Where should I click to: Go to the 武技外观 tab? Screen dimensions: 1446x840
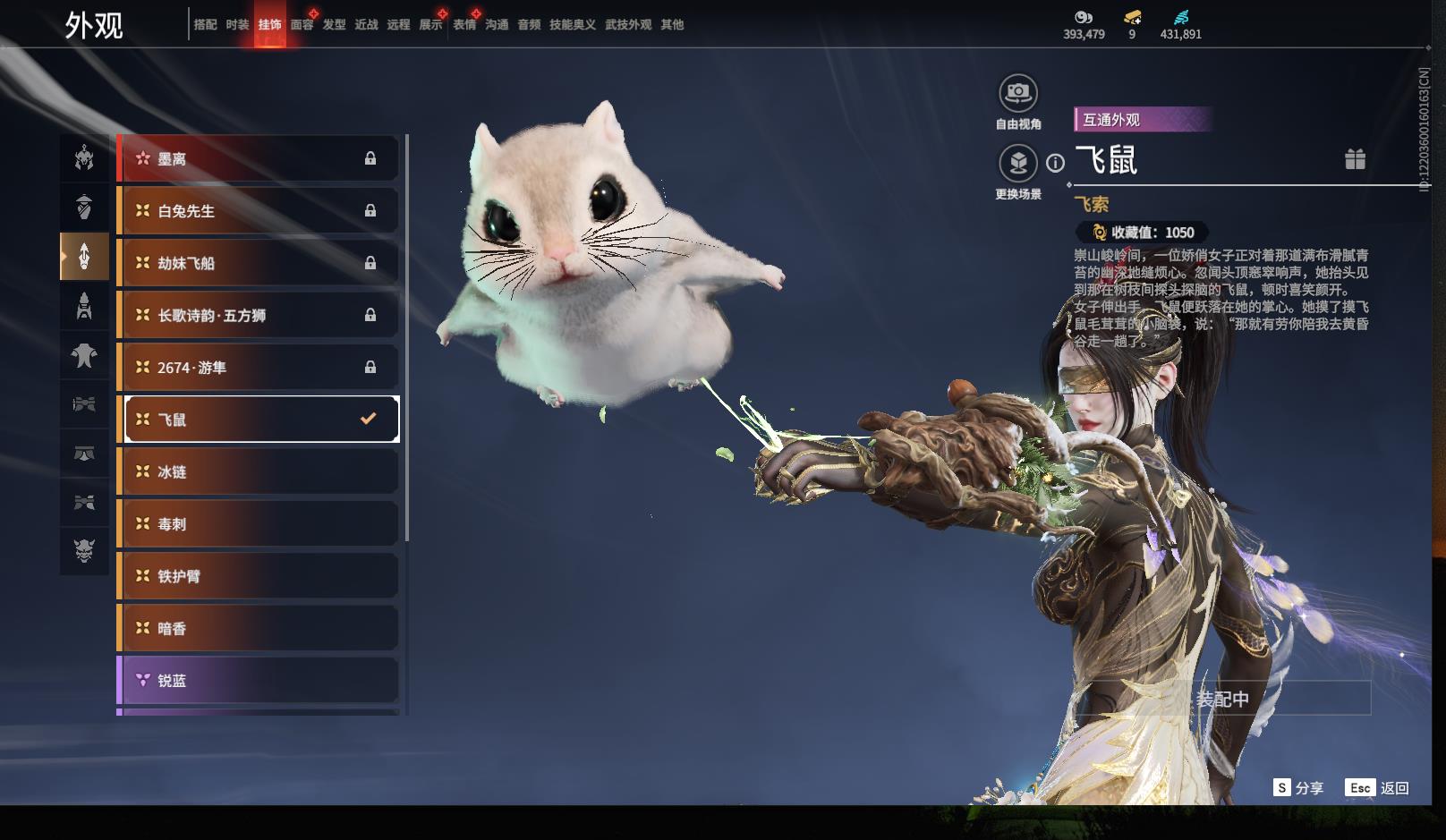click(x=628, y=25)
